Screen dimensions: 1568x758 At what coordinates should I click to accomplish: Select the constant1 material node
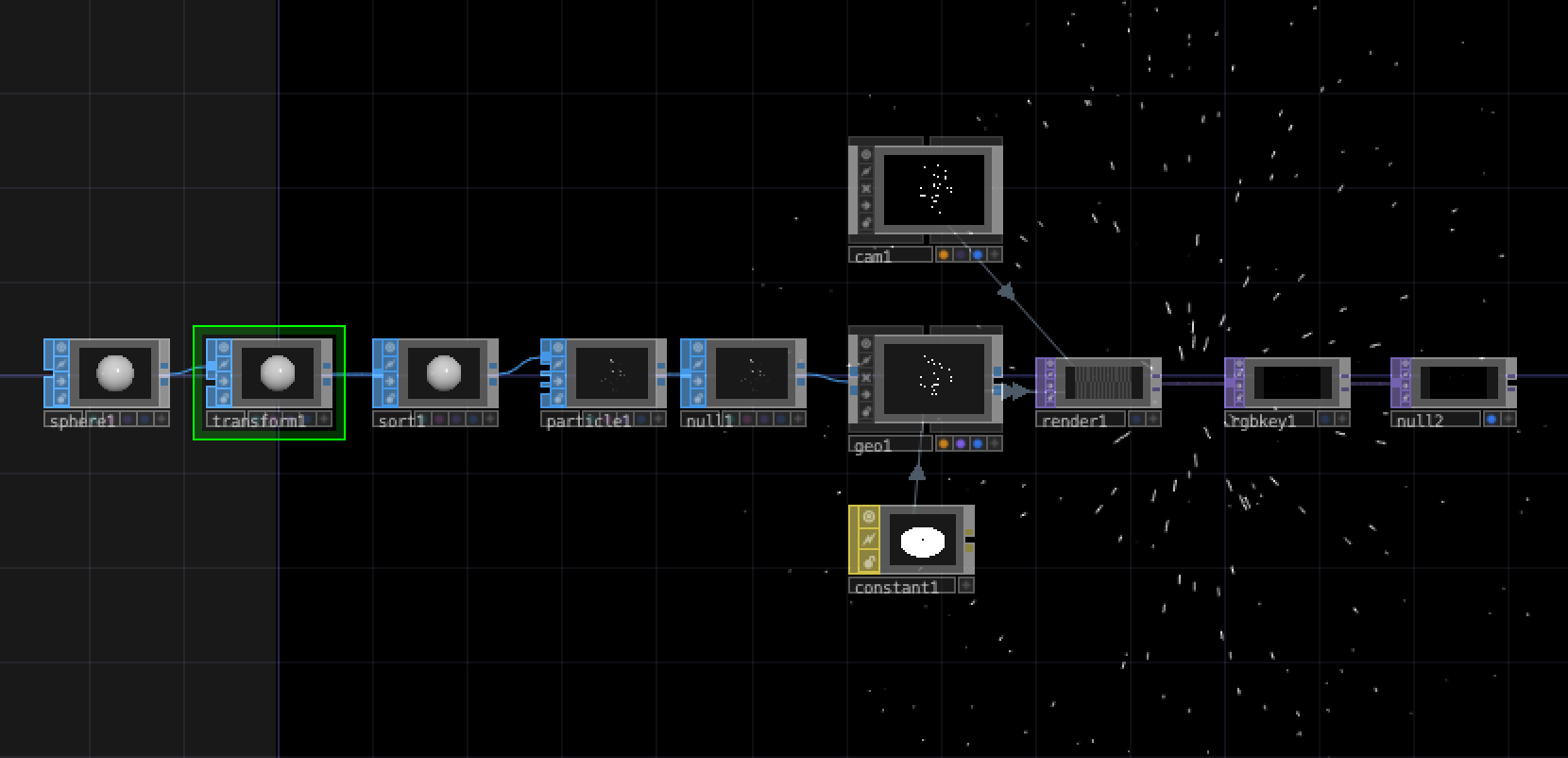tap(922, 541)
